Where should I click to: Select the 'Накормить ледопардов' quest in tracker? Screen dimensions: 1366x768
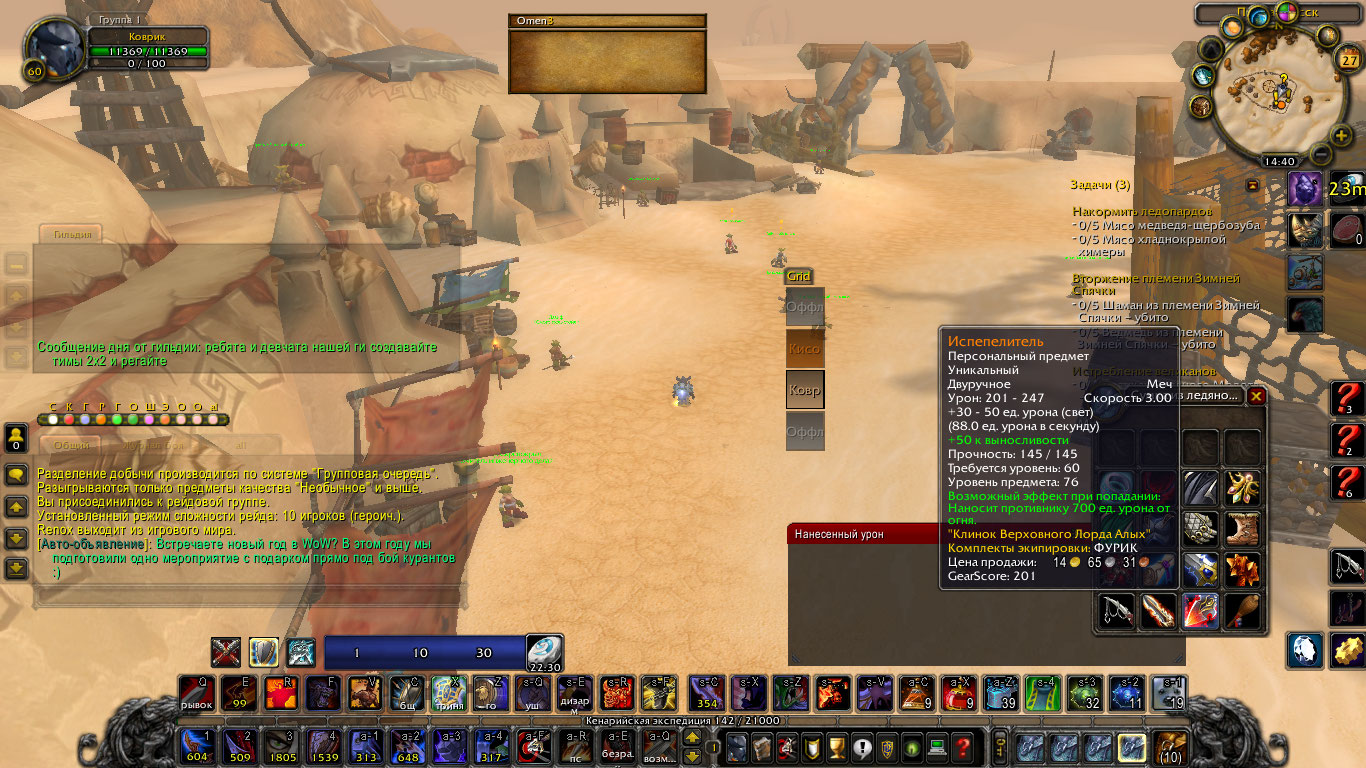[x=1142, y=212]
